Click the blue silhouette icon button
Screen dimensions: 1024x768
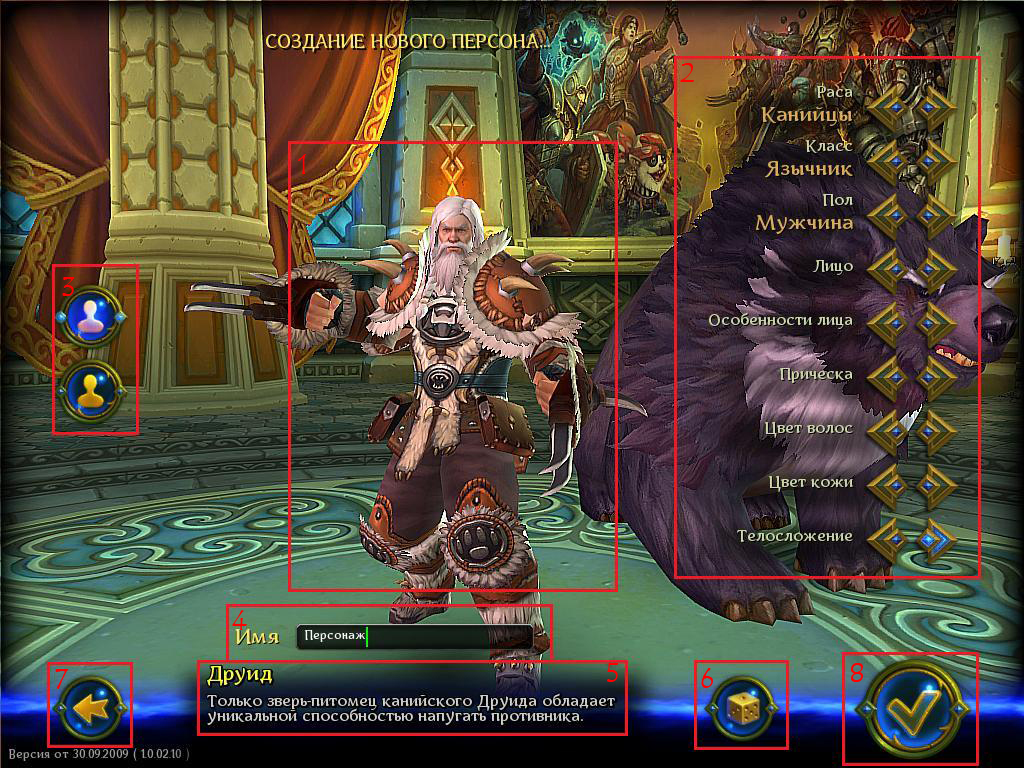point(91,317)
